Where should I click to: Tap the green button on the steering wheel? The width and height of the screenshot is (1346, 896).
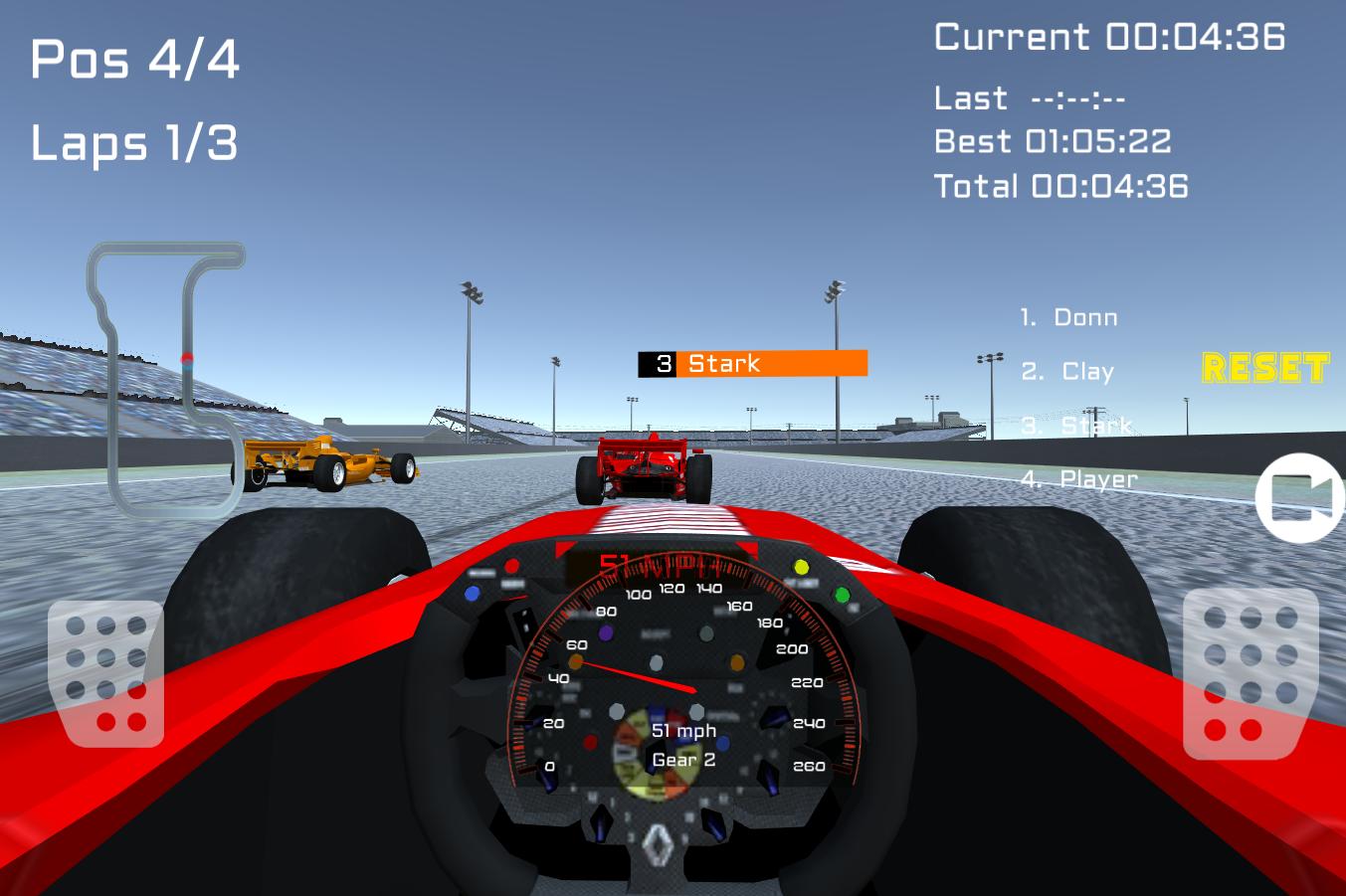click(842, 597)
